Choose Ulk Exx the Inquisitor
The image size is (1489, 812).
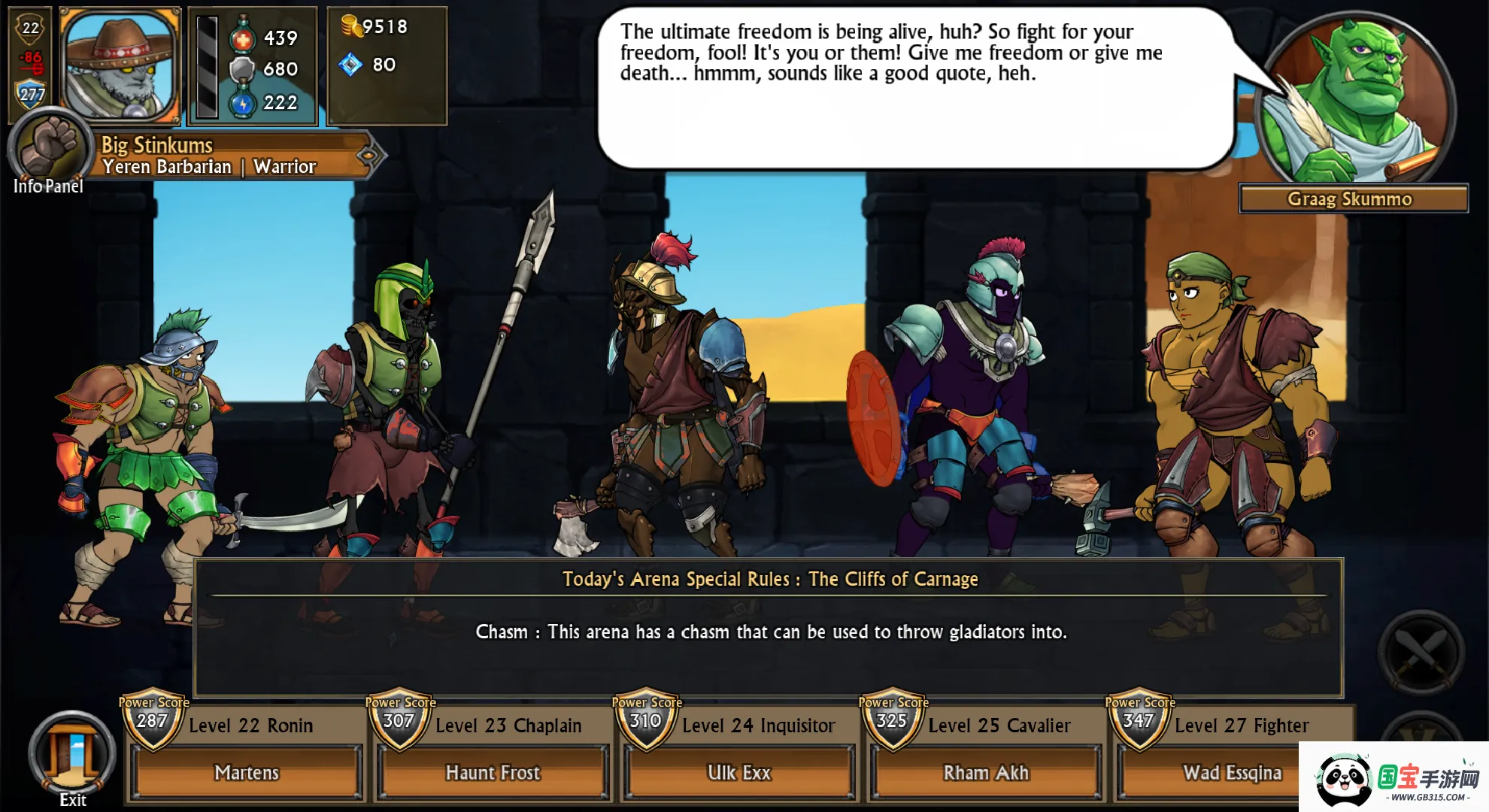click(x=739, y=772)
